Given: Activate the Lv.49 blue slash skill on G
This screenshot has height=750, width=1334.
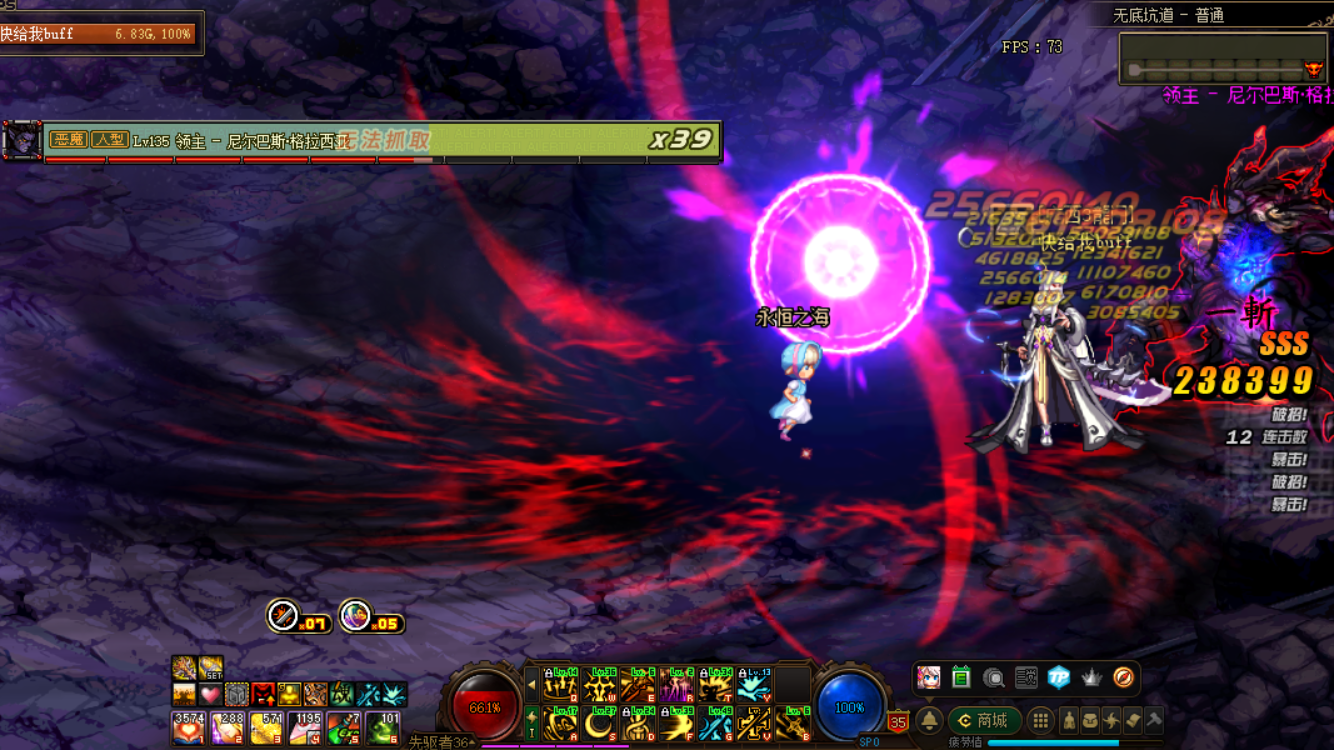Looking at the screenshot, I should pos(716,724).
